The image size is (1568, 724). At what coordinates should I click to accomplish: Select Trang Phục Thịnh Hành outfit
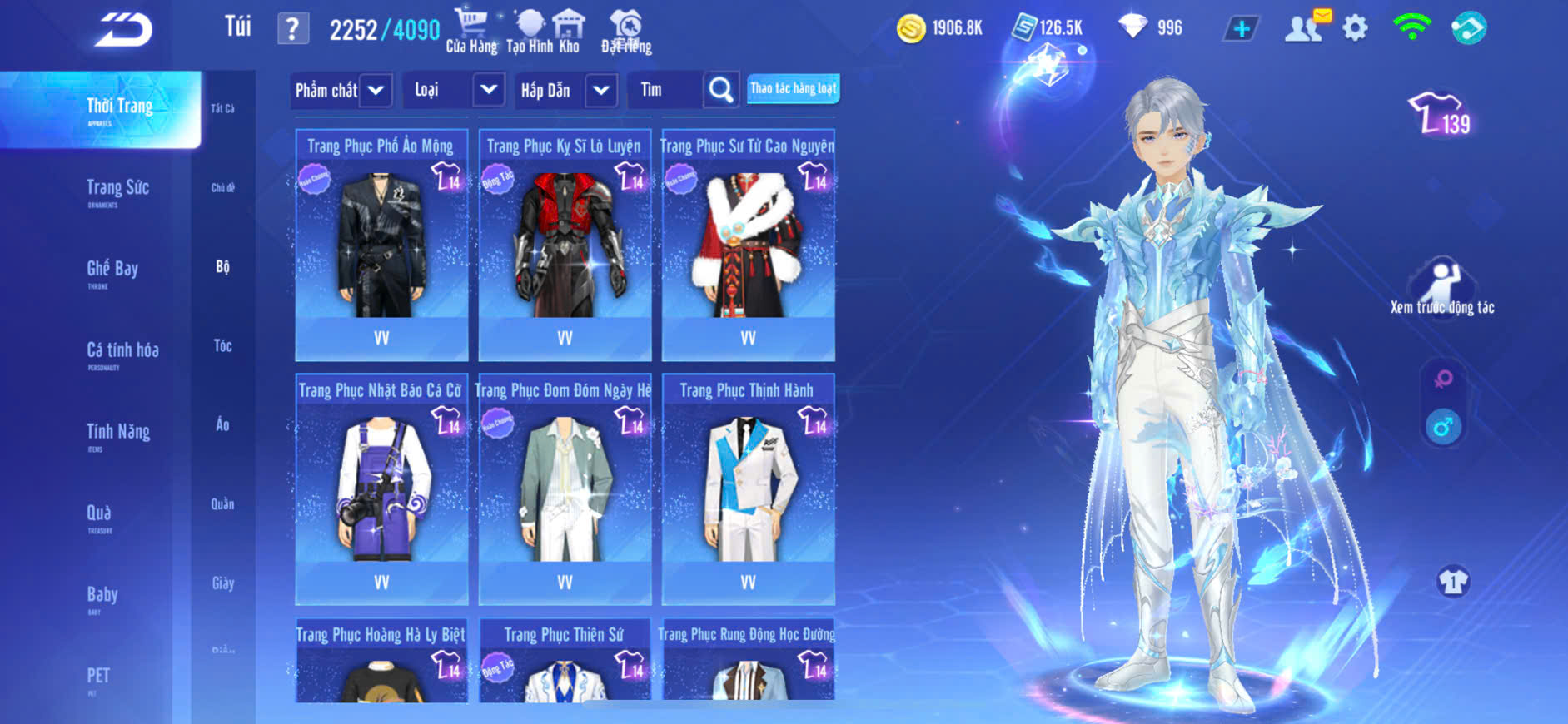(748, 489)
